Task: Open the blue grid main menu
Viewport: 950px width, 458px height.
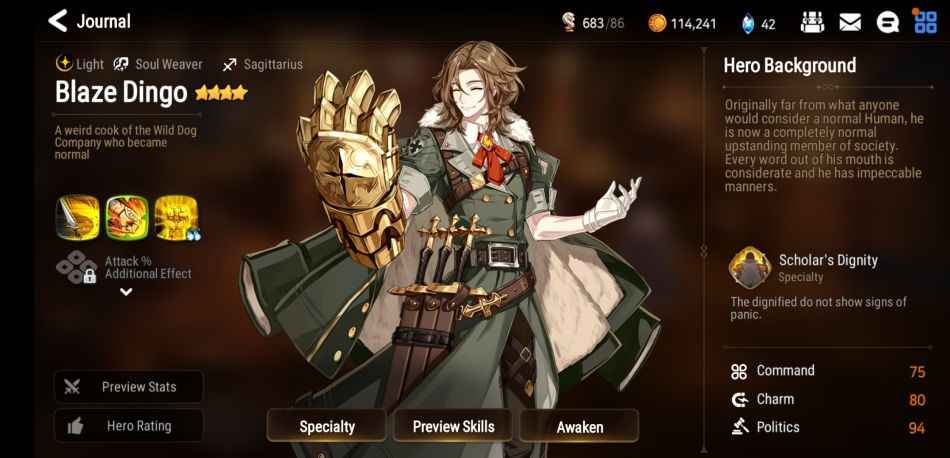Action: (925, 22)
